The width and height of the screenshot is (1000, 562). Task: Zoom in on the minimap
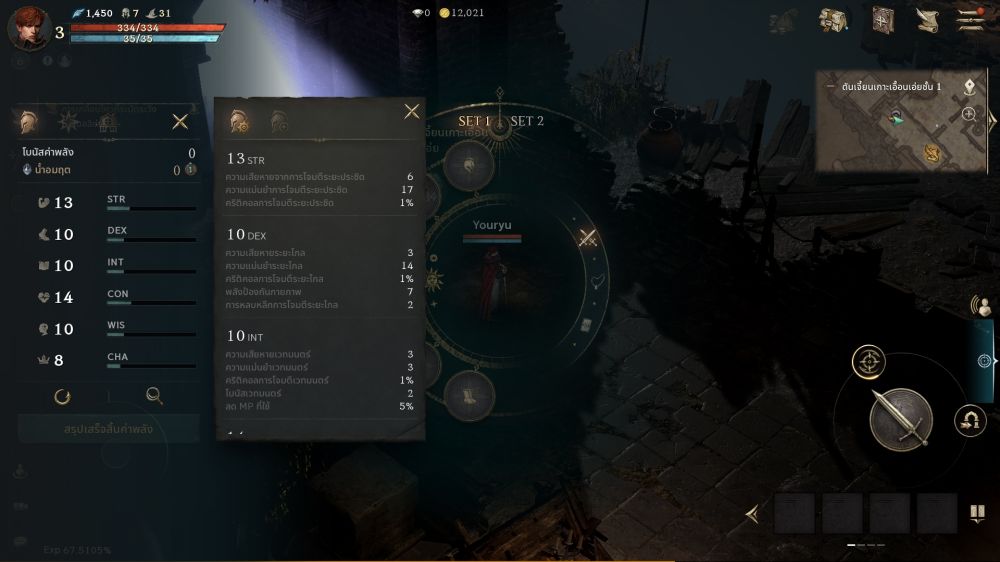tap(969, 114)
